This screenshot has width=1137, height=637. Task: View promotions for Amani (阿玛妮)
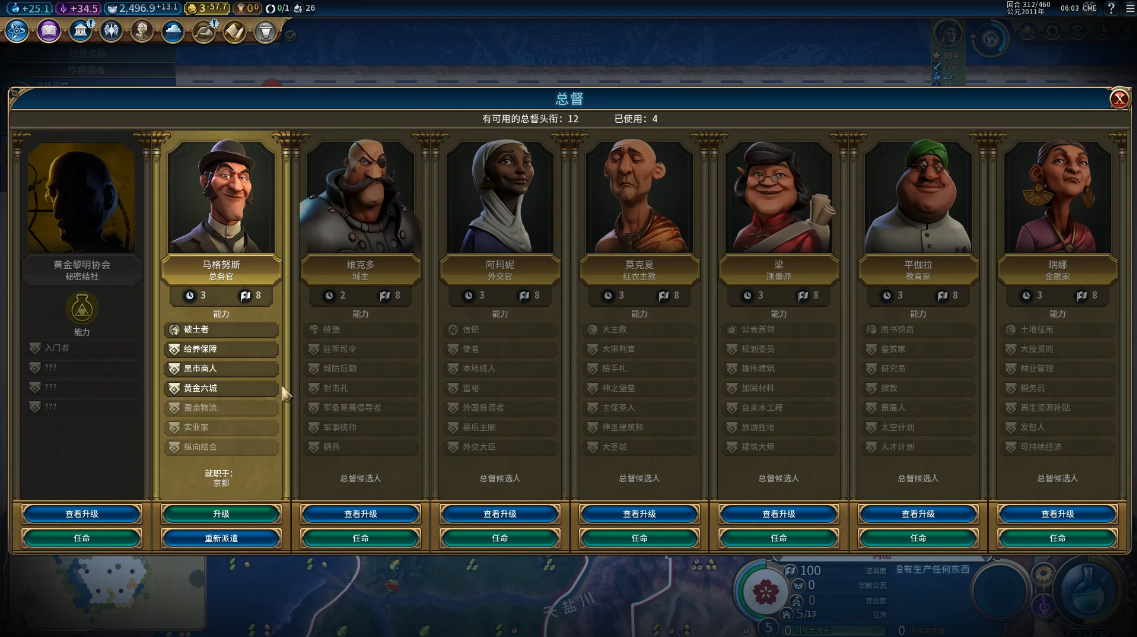click(x=500, y=514)
